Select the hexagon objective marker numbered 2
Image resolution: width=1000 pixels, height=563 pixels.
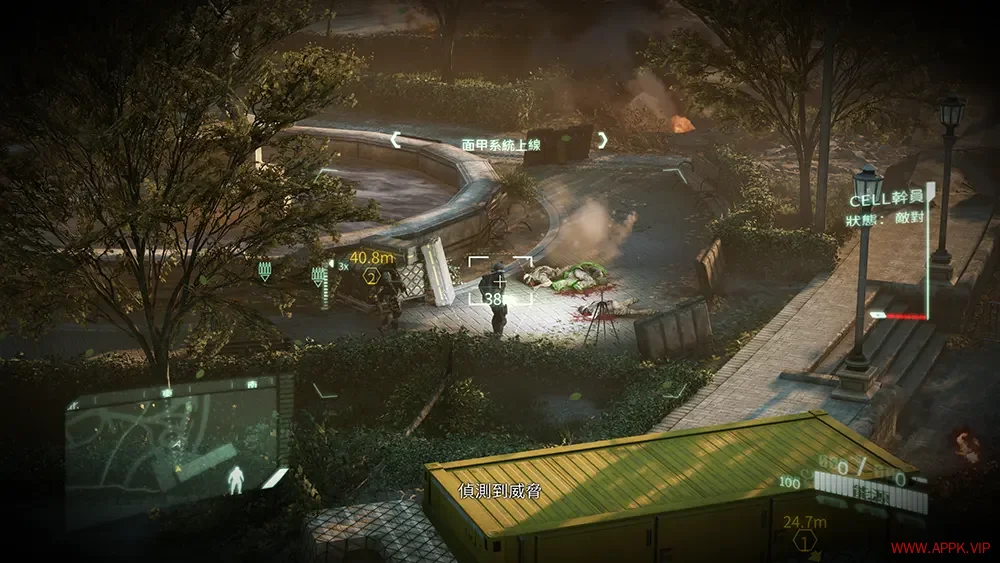372,277
